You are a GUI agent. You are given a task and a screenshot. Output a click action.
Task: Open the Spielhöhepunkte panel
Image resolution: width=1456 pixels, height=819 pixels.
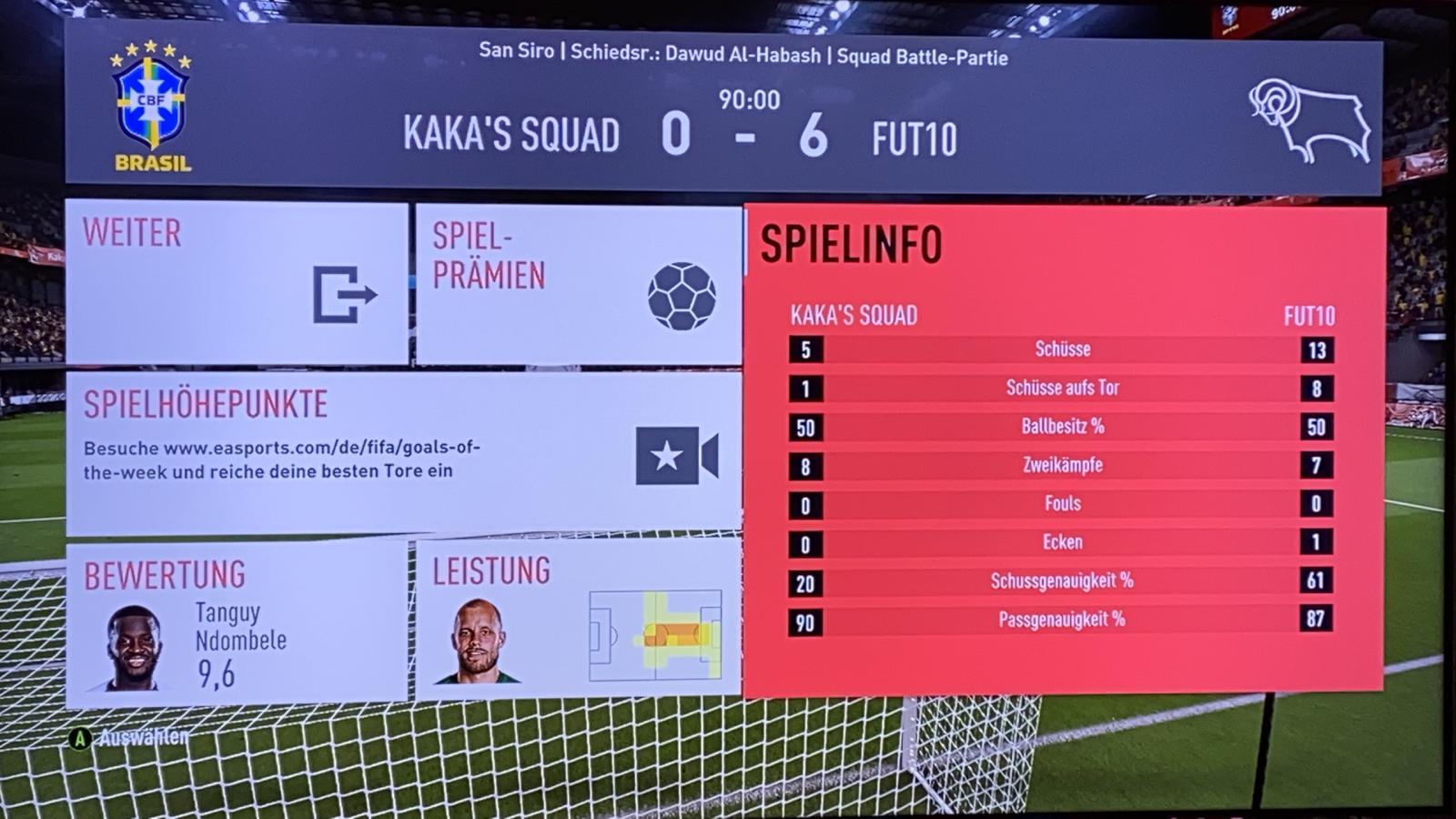point(403,452)
